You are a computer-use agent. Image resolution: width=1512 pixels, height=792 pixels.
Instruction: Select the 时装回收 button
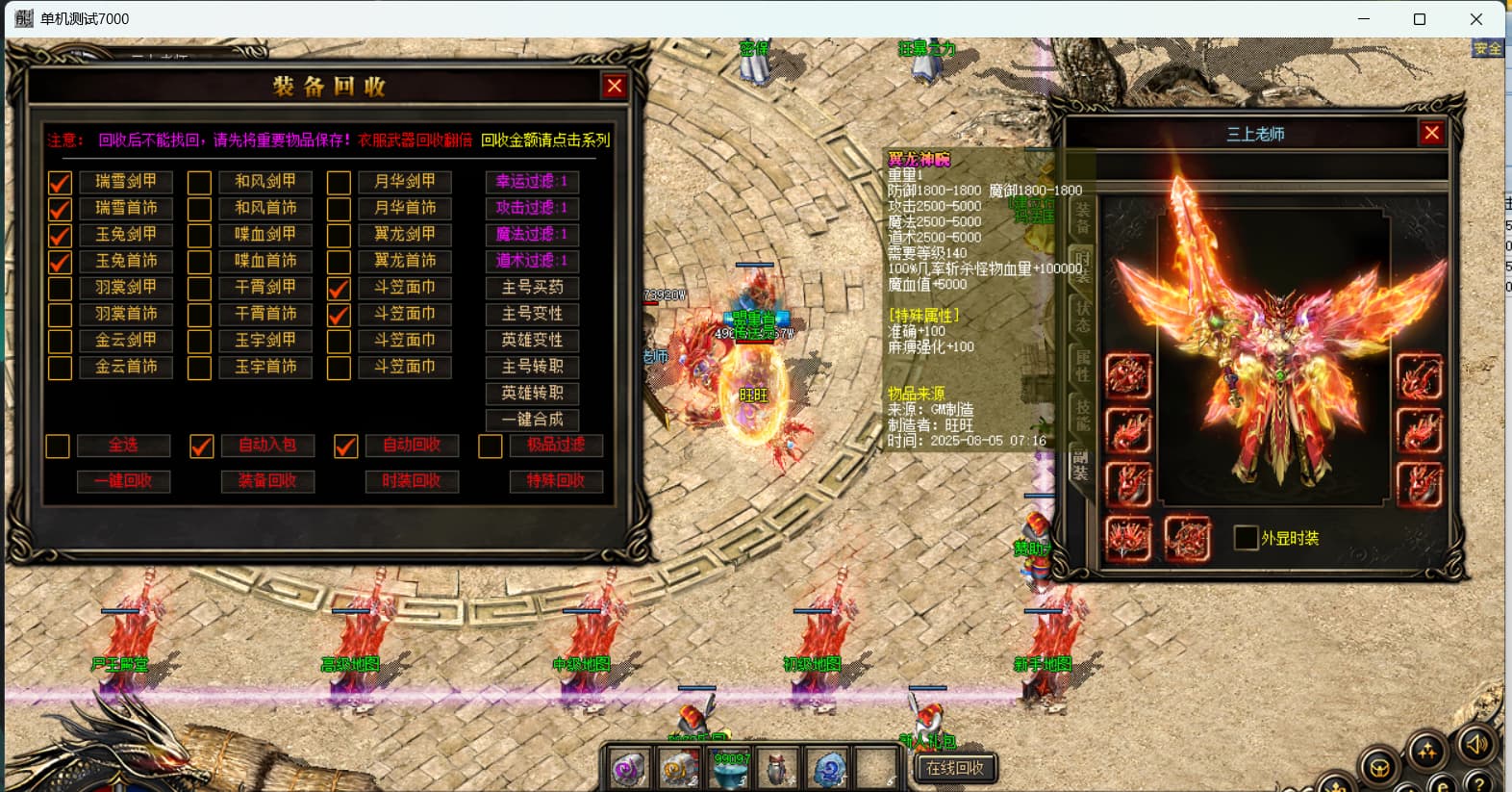click(412, 481)
